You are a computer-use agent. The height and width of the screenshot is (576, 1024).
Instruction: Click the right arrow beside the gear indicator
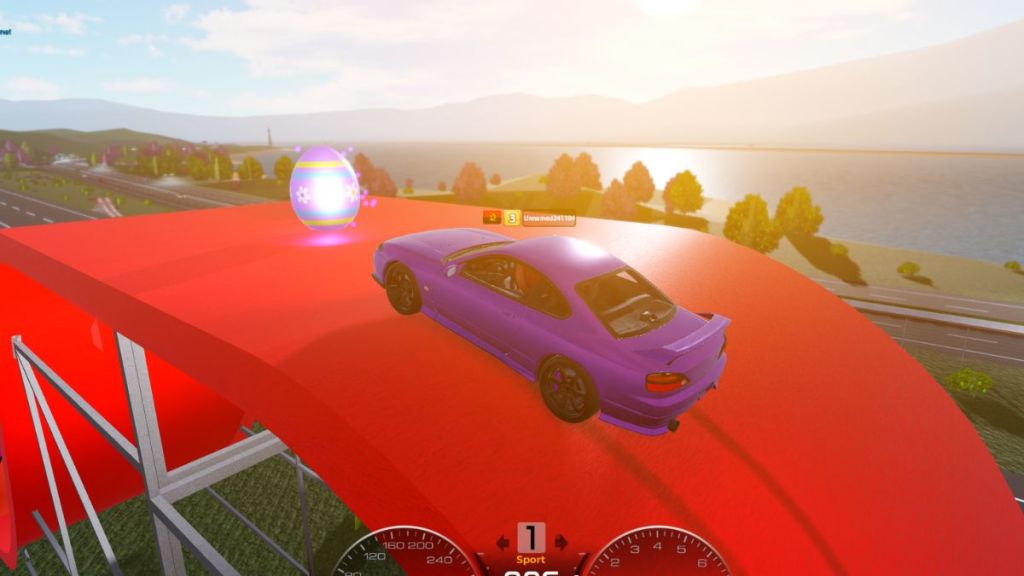560,541
